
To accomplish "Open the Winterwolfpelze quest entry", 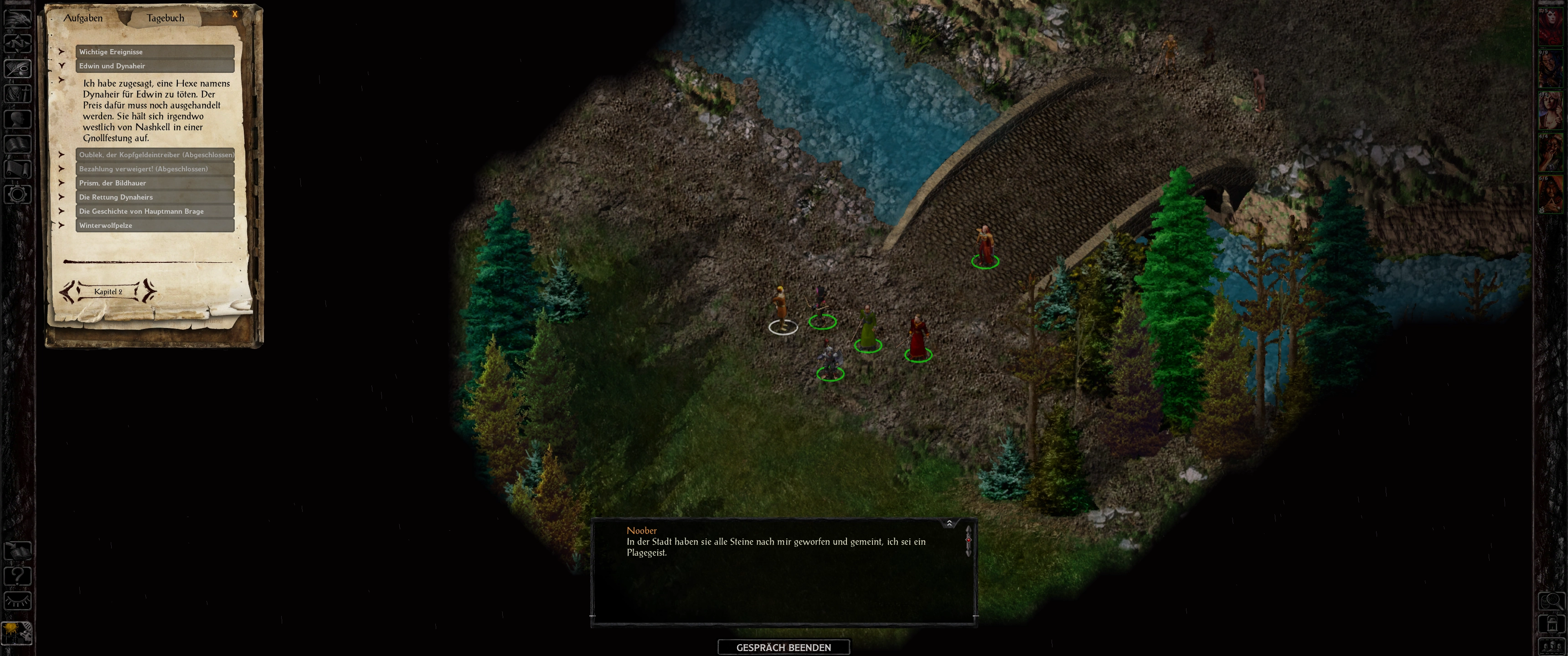I will (155, 225).
